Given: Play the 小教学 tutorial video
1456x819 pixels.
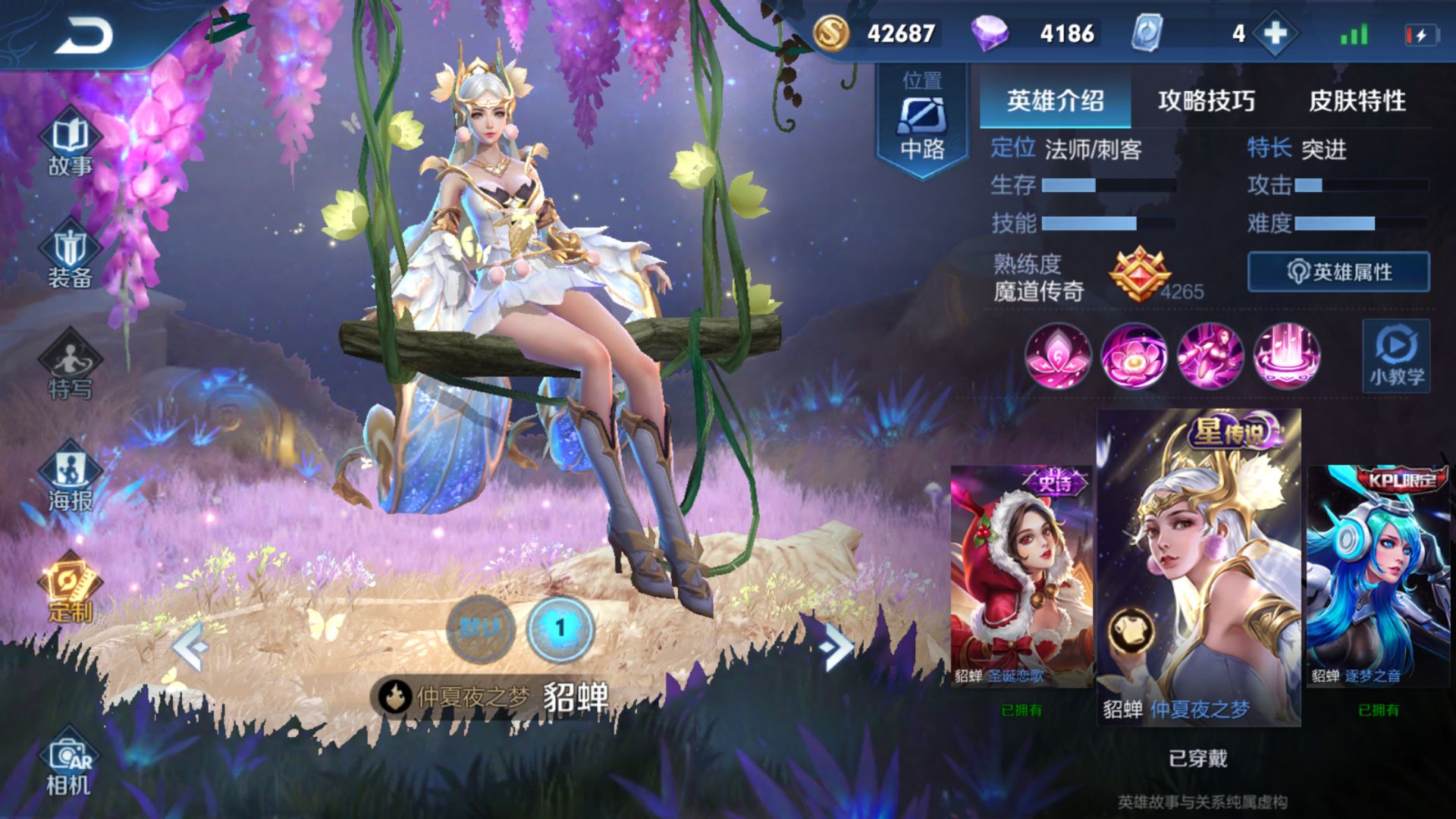Looking at the screenshot, I should tap(1396, 356).
